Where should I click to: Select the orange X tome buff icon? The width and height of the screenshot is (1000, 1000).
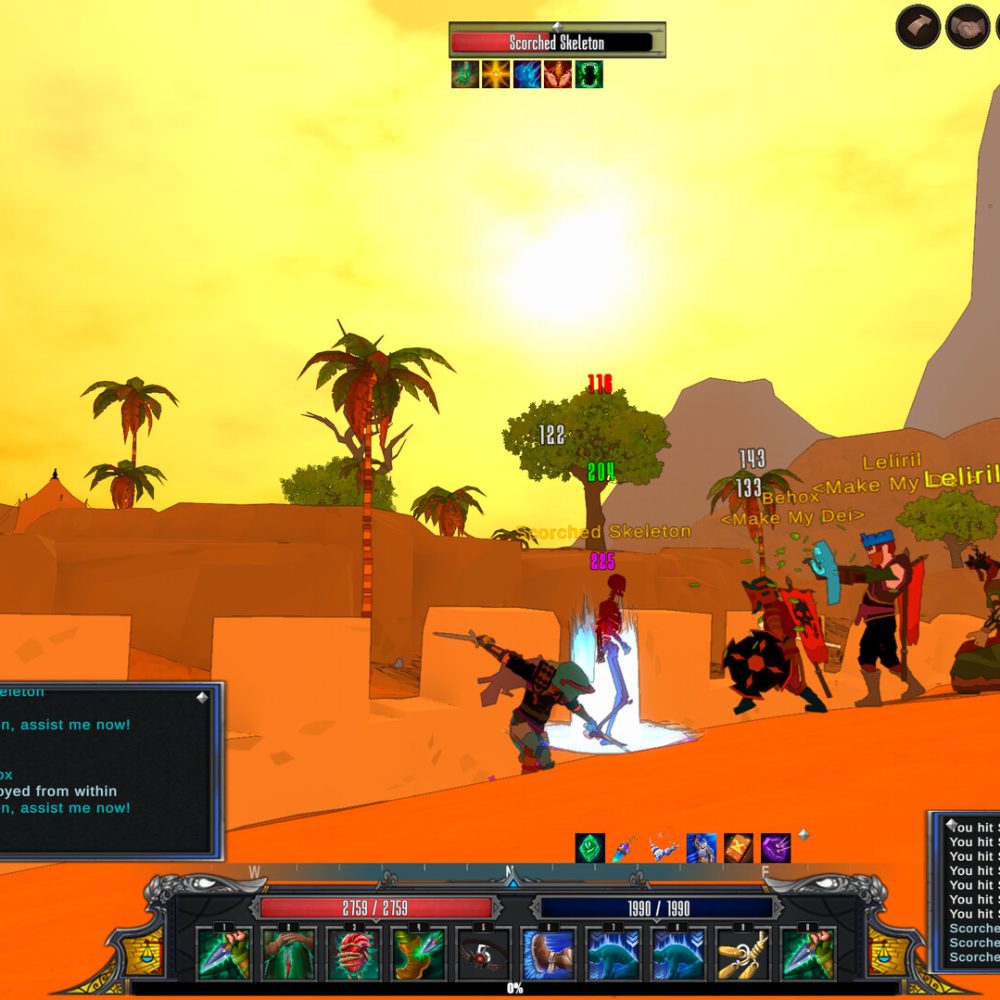pos(738,848)
